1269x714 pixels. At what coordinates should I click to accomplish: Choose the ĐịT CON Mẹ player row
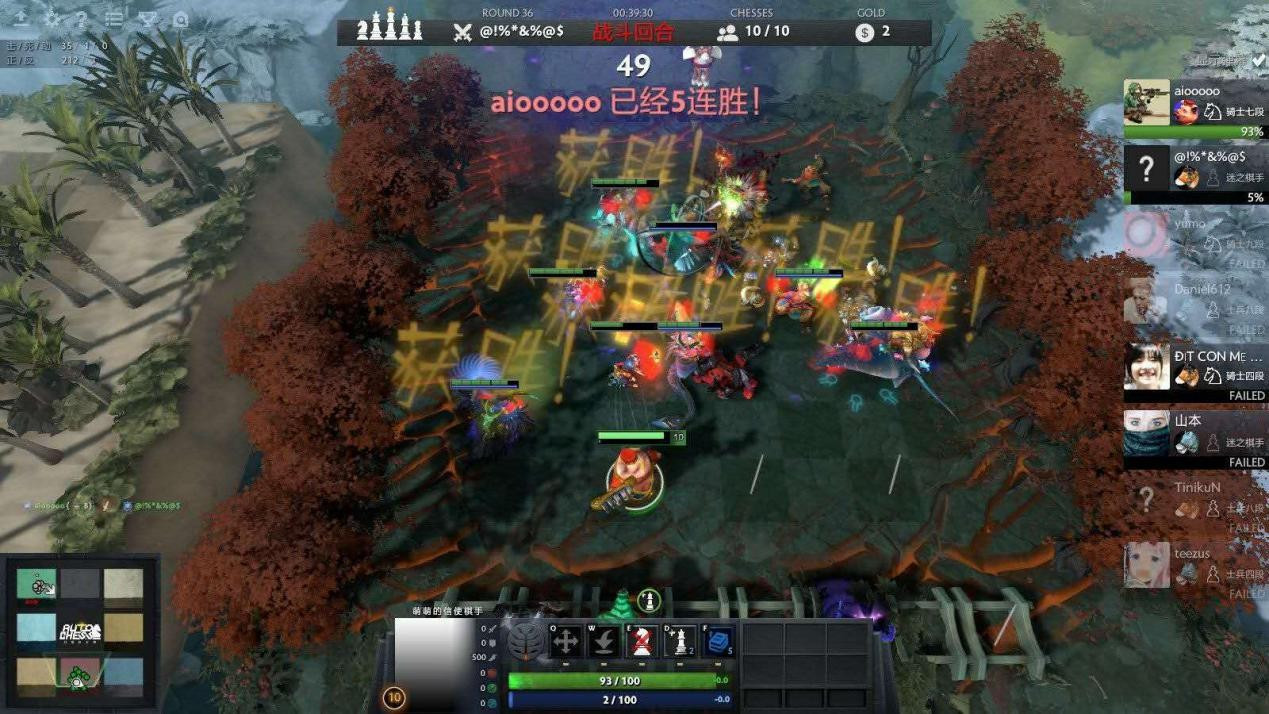pyautogui.click(x=1194, y=372)
